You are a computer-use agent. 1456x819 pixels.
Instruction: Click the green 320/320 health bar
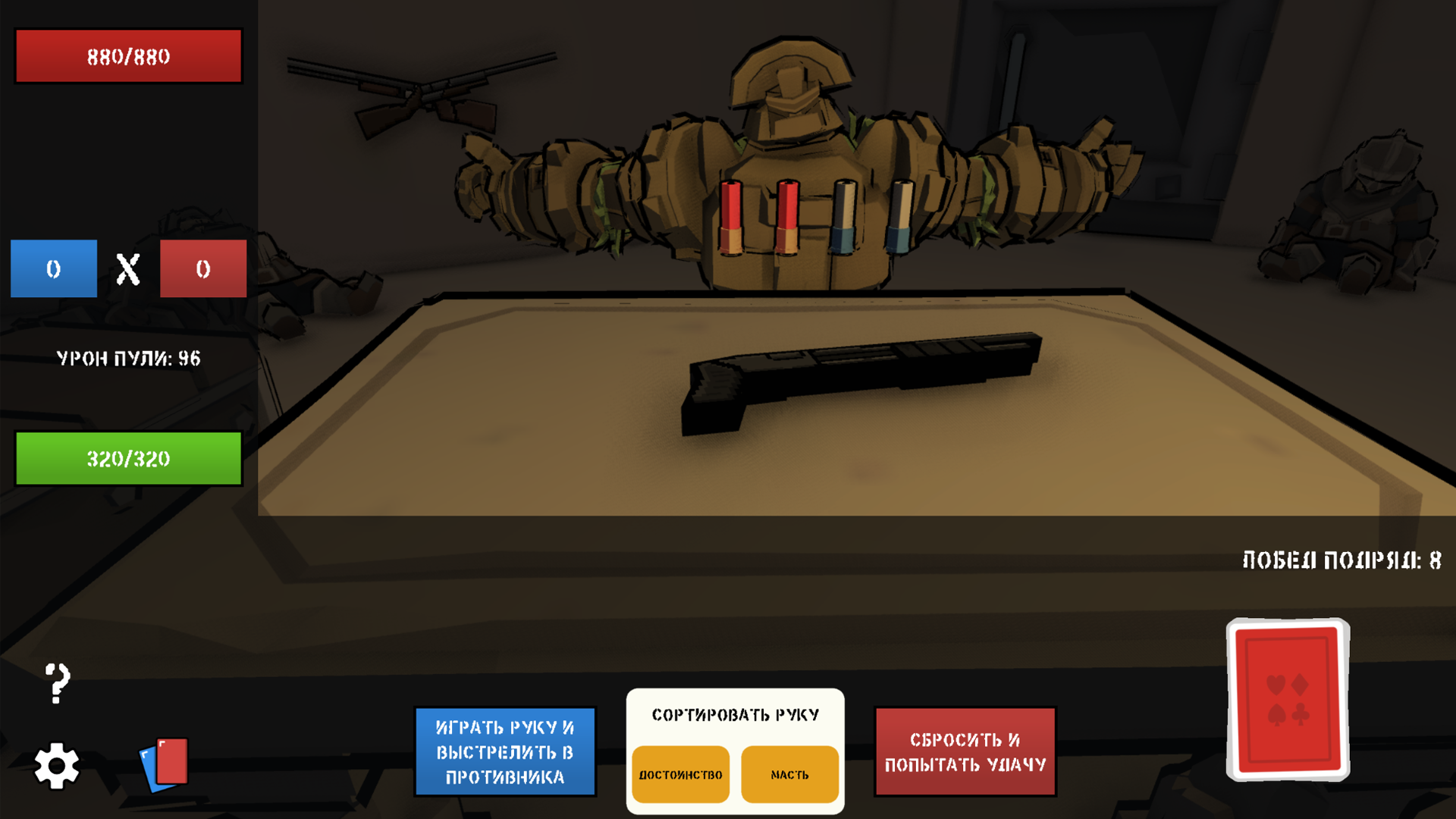coord(128,458)
